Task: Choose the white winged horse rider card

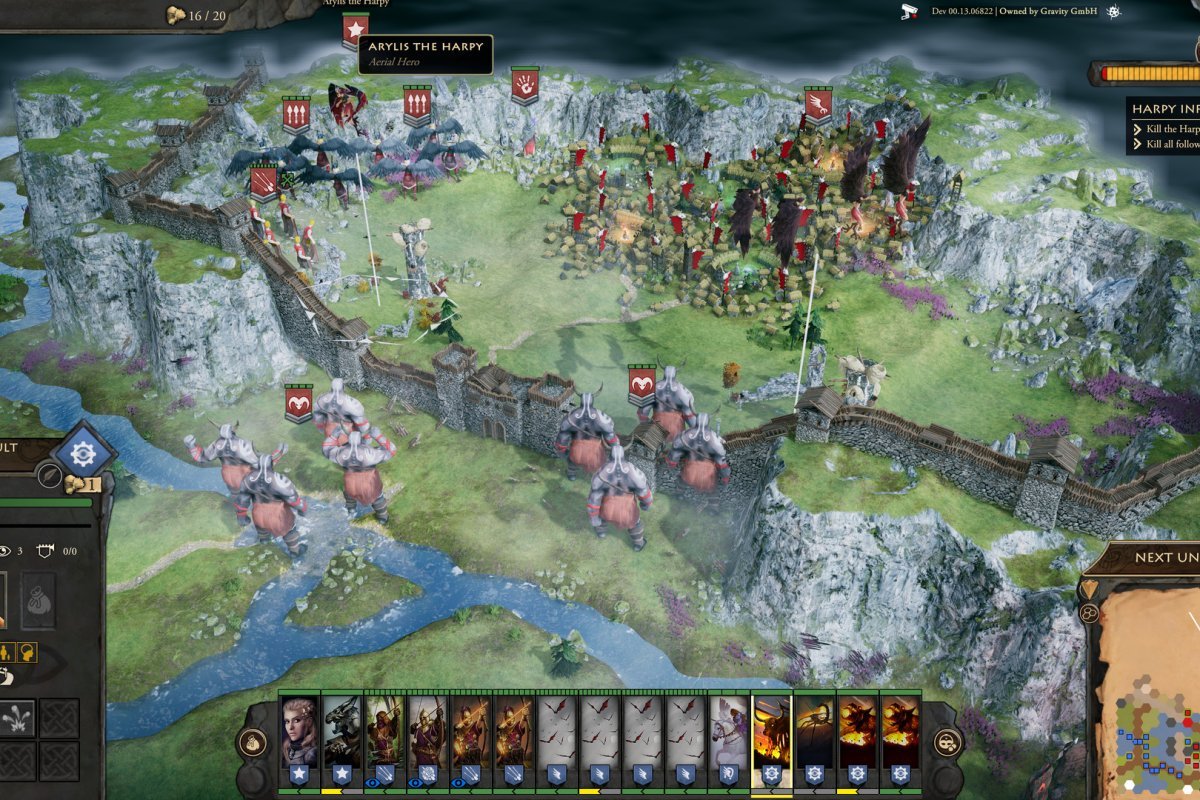Action: (x=729, y=731)
